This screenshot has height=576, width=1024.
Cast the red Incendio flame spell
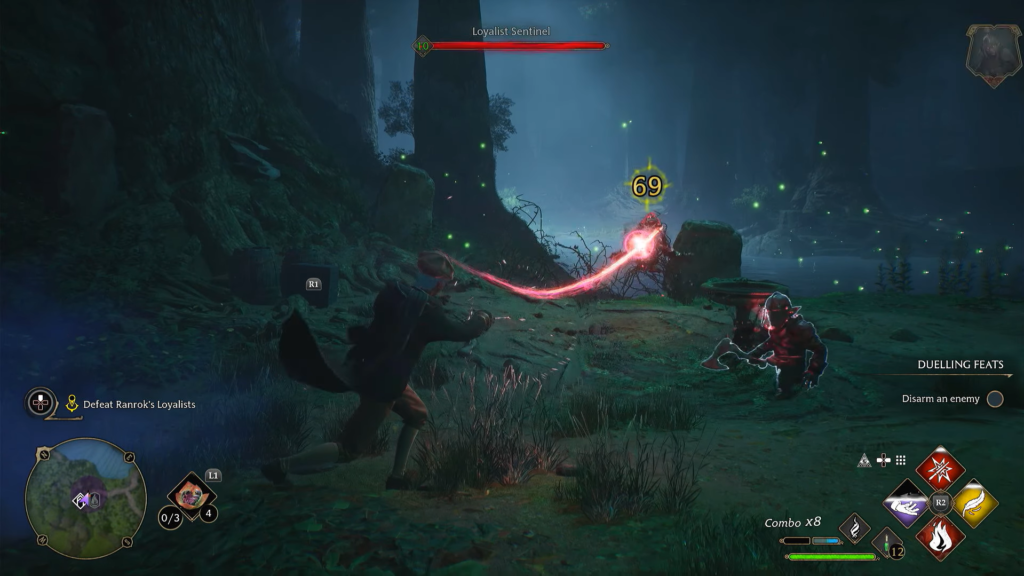coord(940,536)
